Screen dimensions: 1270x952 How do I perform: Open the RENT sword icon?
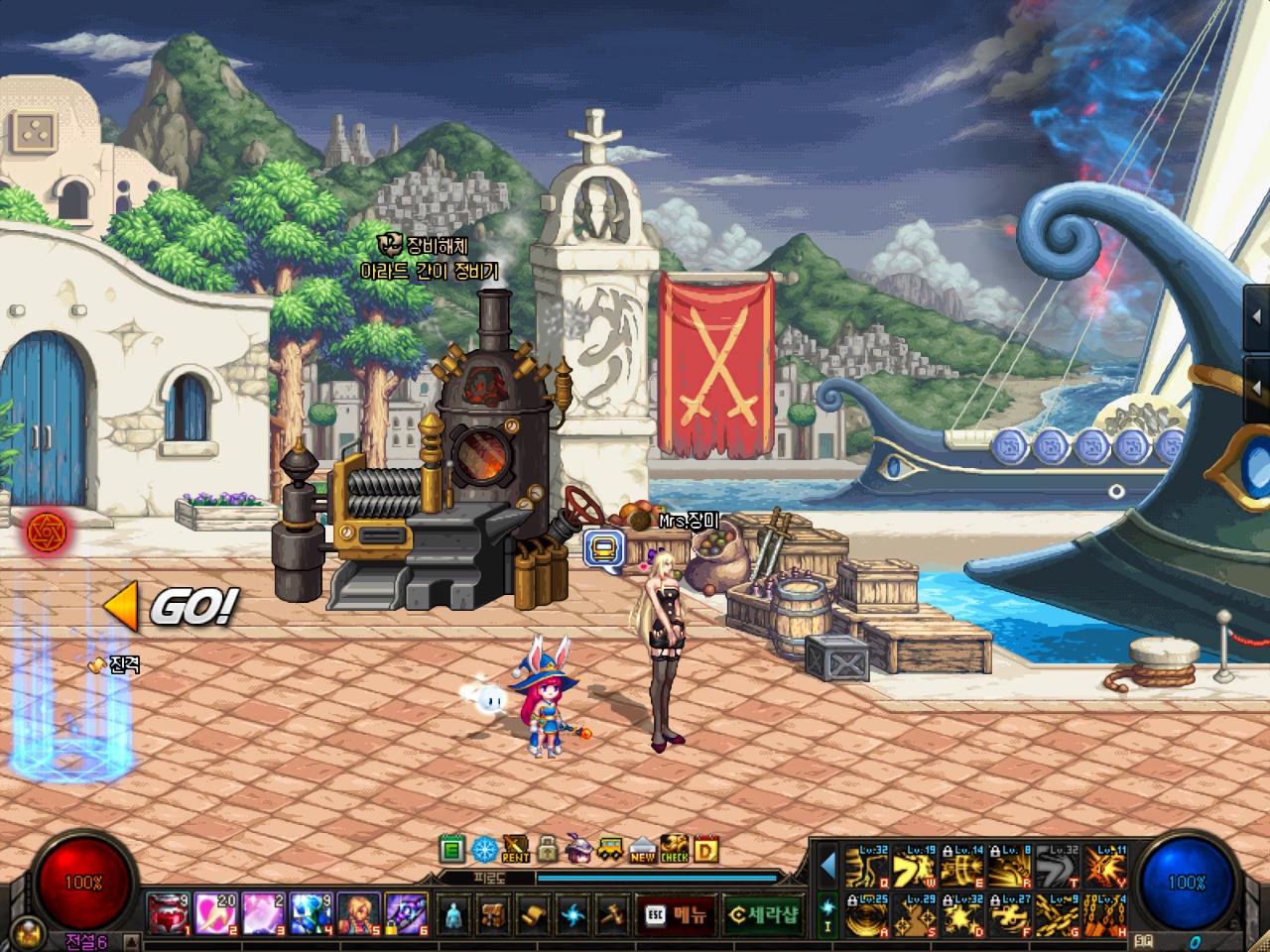[x=516, y=850]
